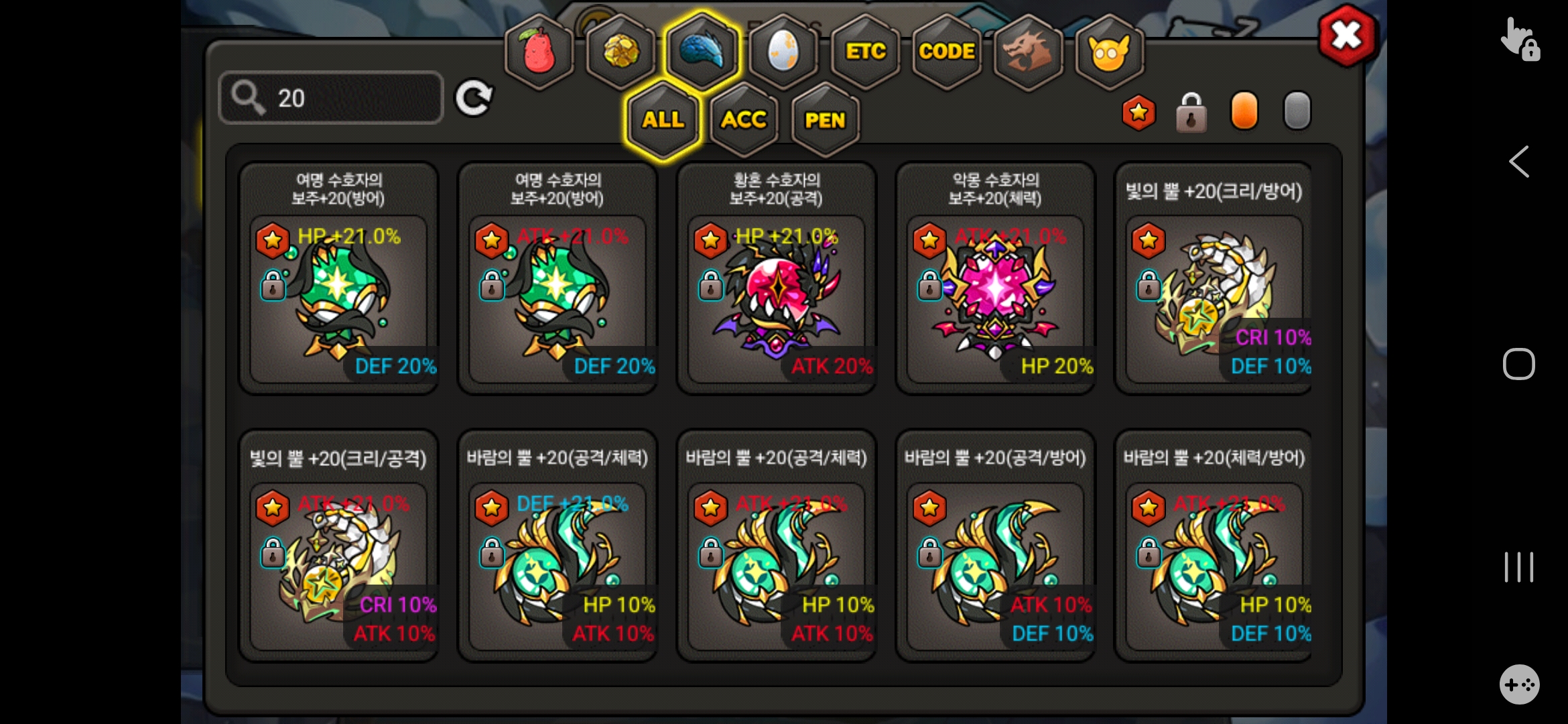Open the dragon head tab
This screenshot has width=1568, height=724.
pyautogui.click(x=1028, y=52)
